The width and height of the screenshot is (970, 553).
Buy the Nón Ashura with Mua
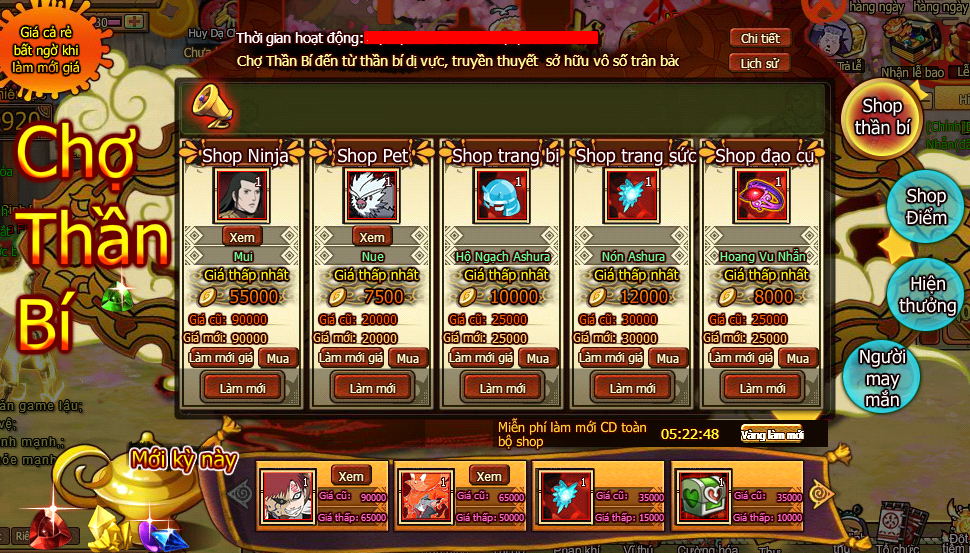668,358
